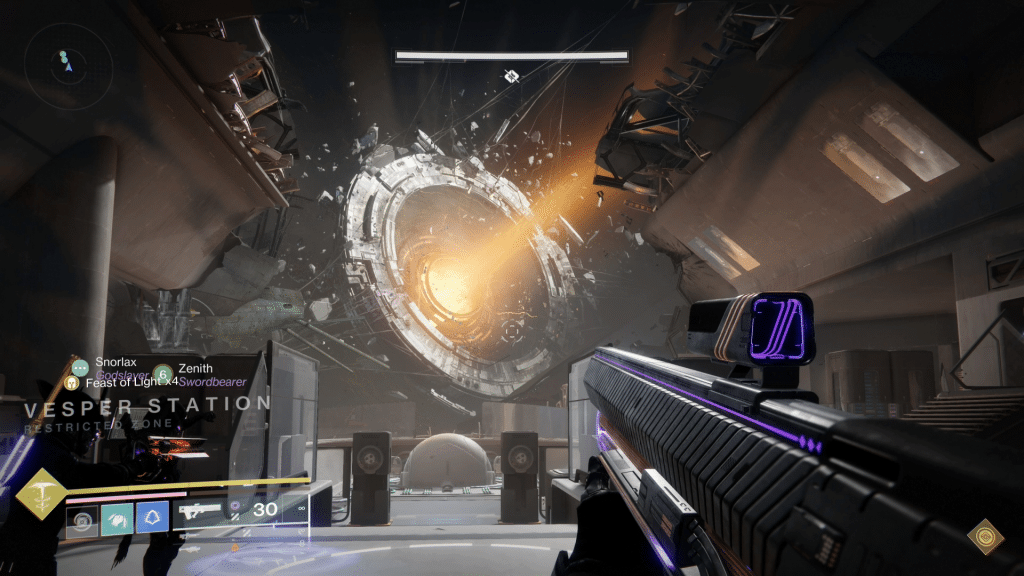
Task: Select fireteam member Snorlax's emblem
Action: [x=80, y=368]
